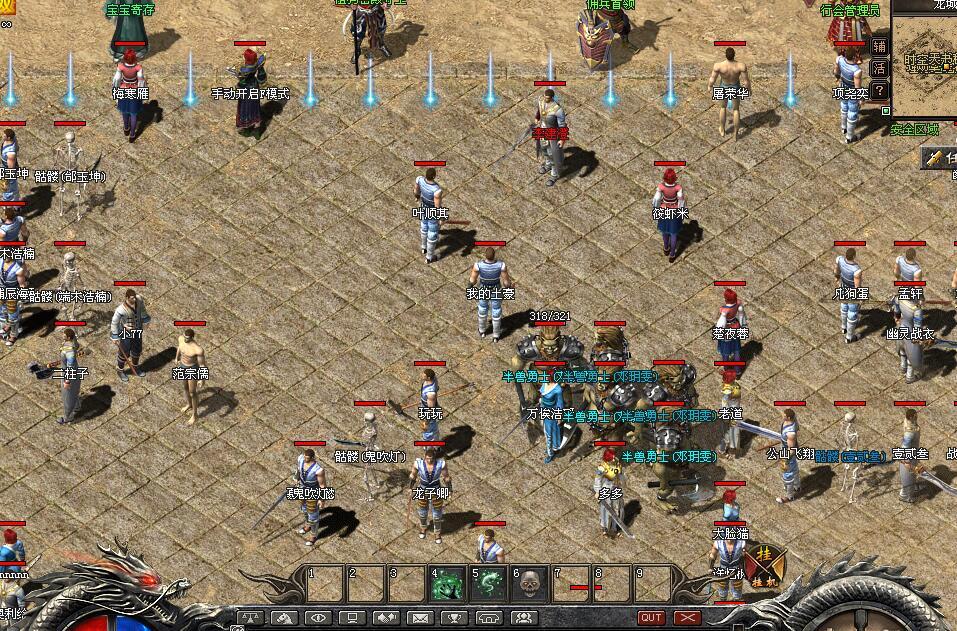957x631 pixels.
Task: Open the balance scales menu icon
Action: [250, 618]
